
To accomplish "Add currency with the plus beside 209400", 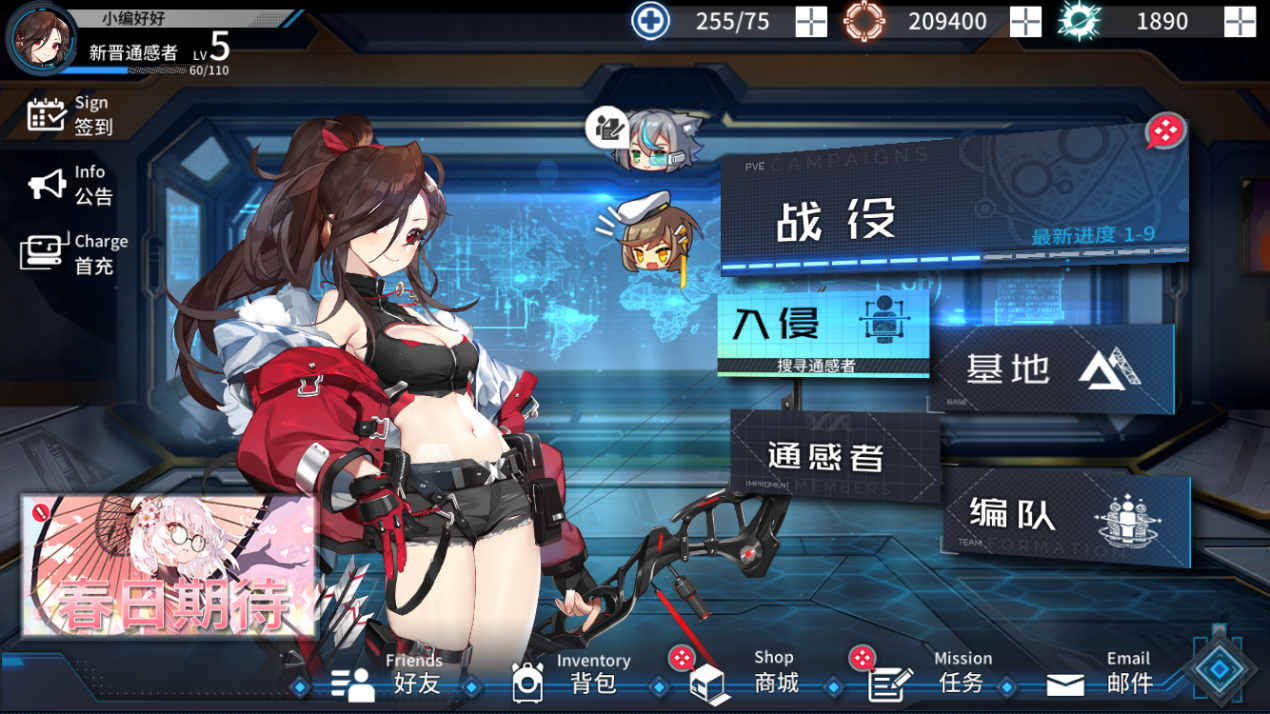I will click(x=1025, y=21).
